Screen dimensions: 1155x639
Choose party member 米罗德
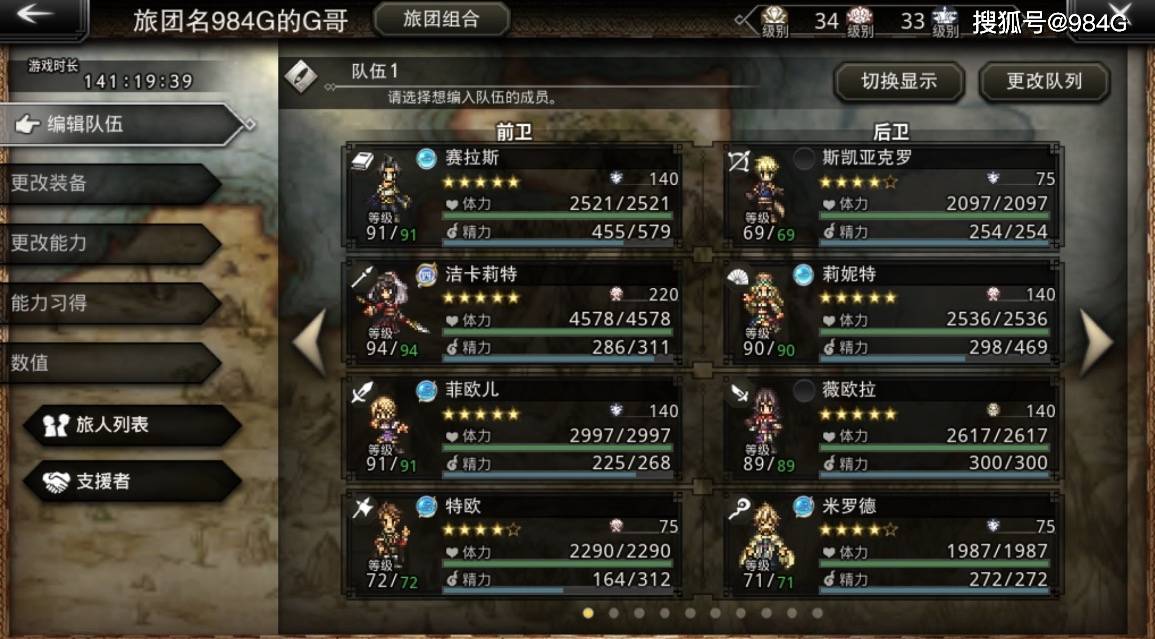pyautogui.click(x=892, y=542)
